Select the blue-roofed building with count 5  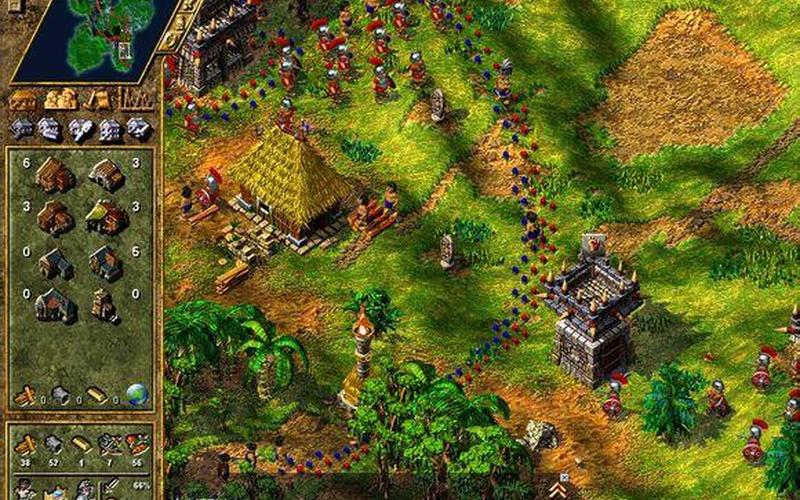coord(104,262)
